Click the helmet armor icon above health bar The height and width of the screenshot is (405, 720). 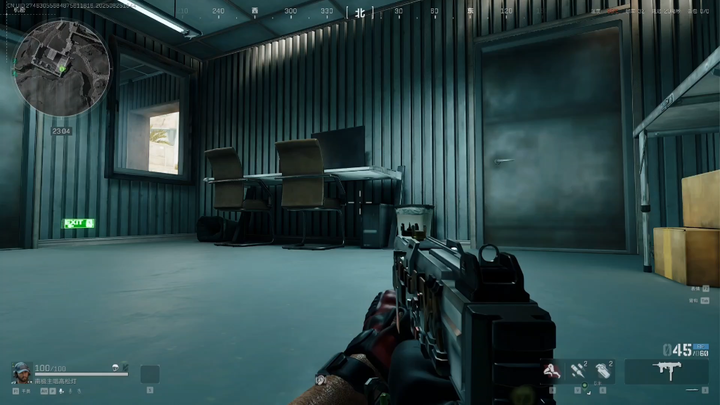pos(116,367)
